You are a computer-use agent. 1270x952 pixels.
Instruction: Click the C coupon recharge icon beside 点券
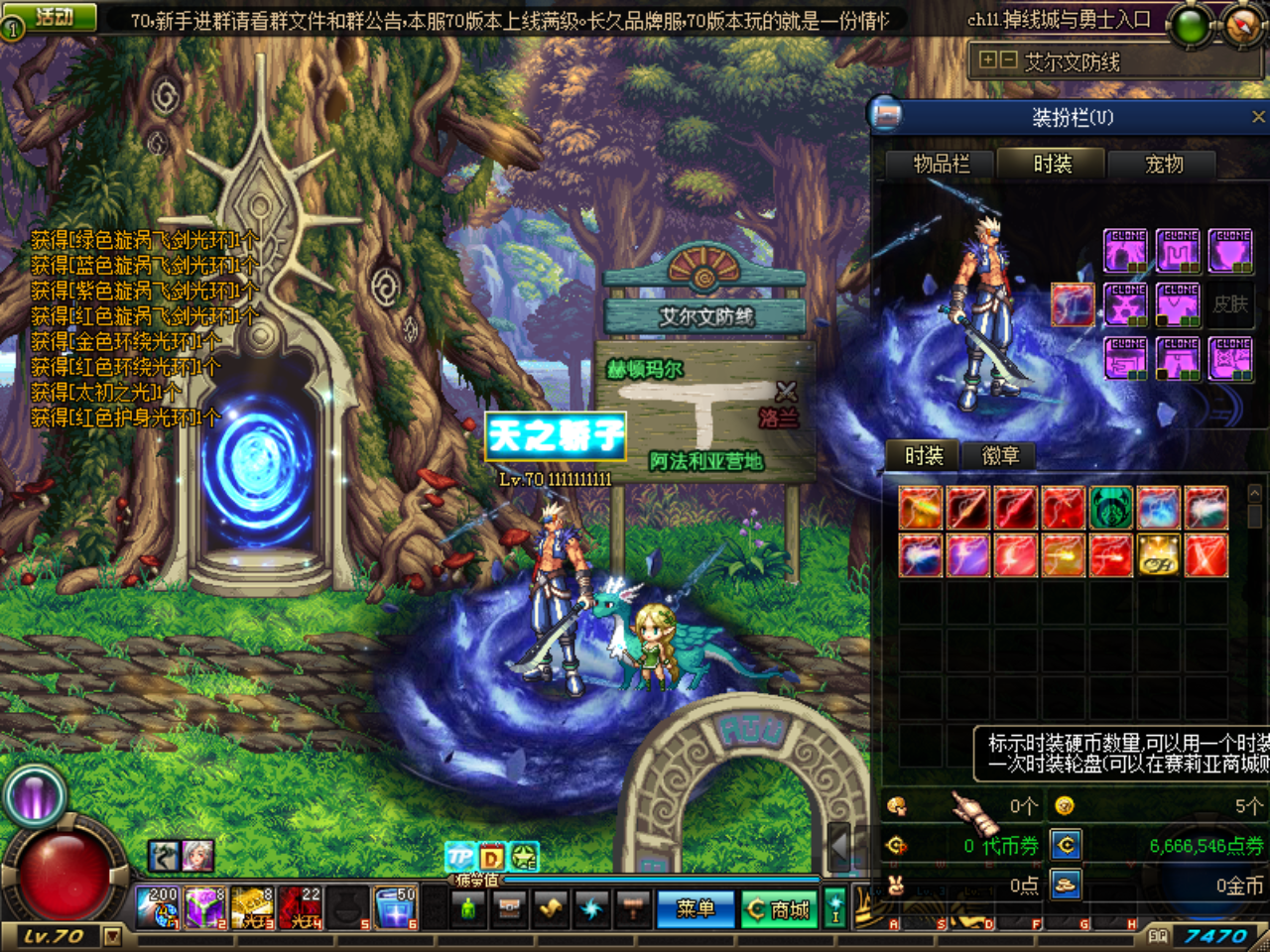[1065, 844]
